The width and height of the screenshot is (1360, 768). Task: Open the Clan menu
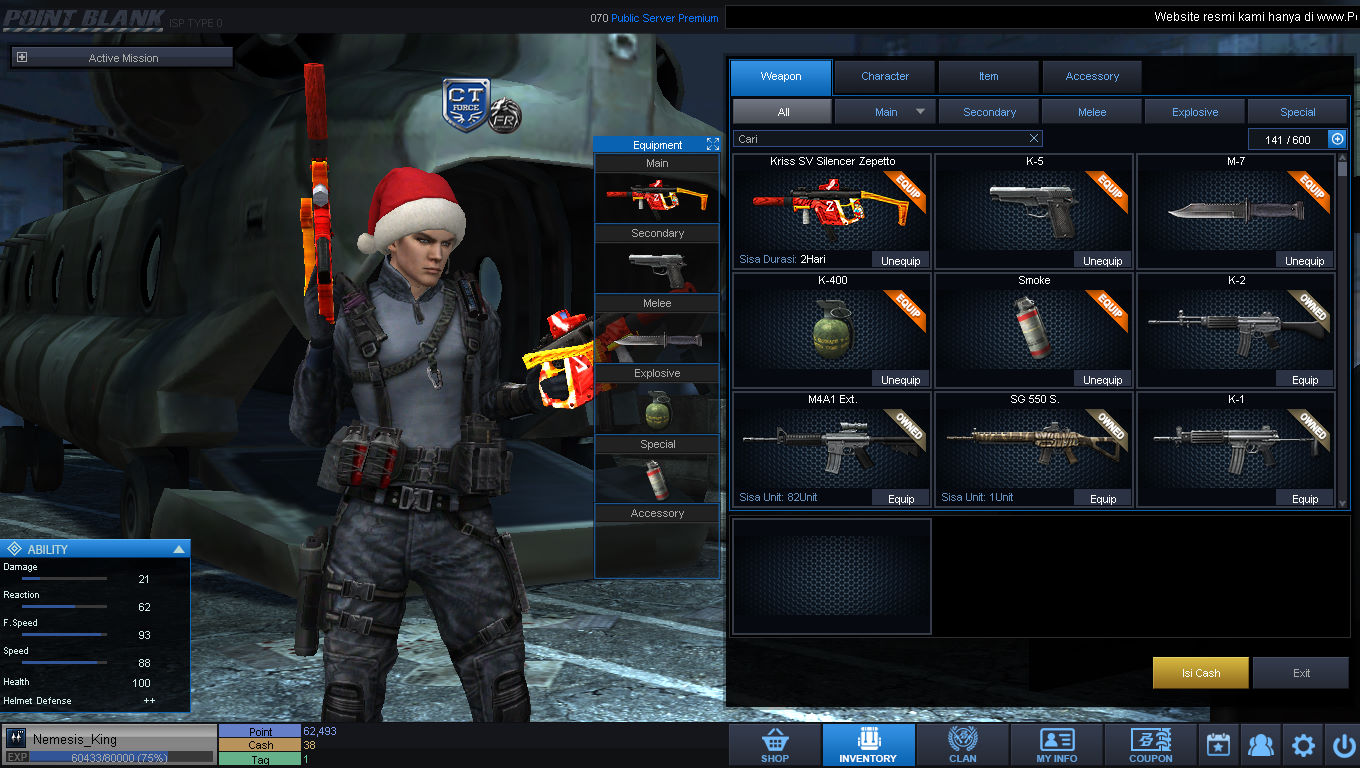click(x=962, y=745)
